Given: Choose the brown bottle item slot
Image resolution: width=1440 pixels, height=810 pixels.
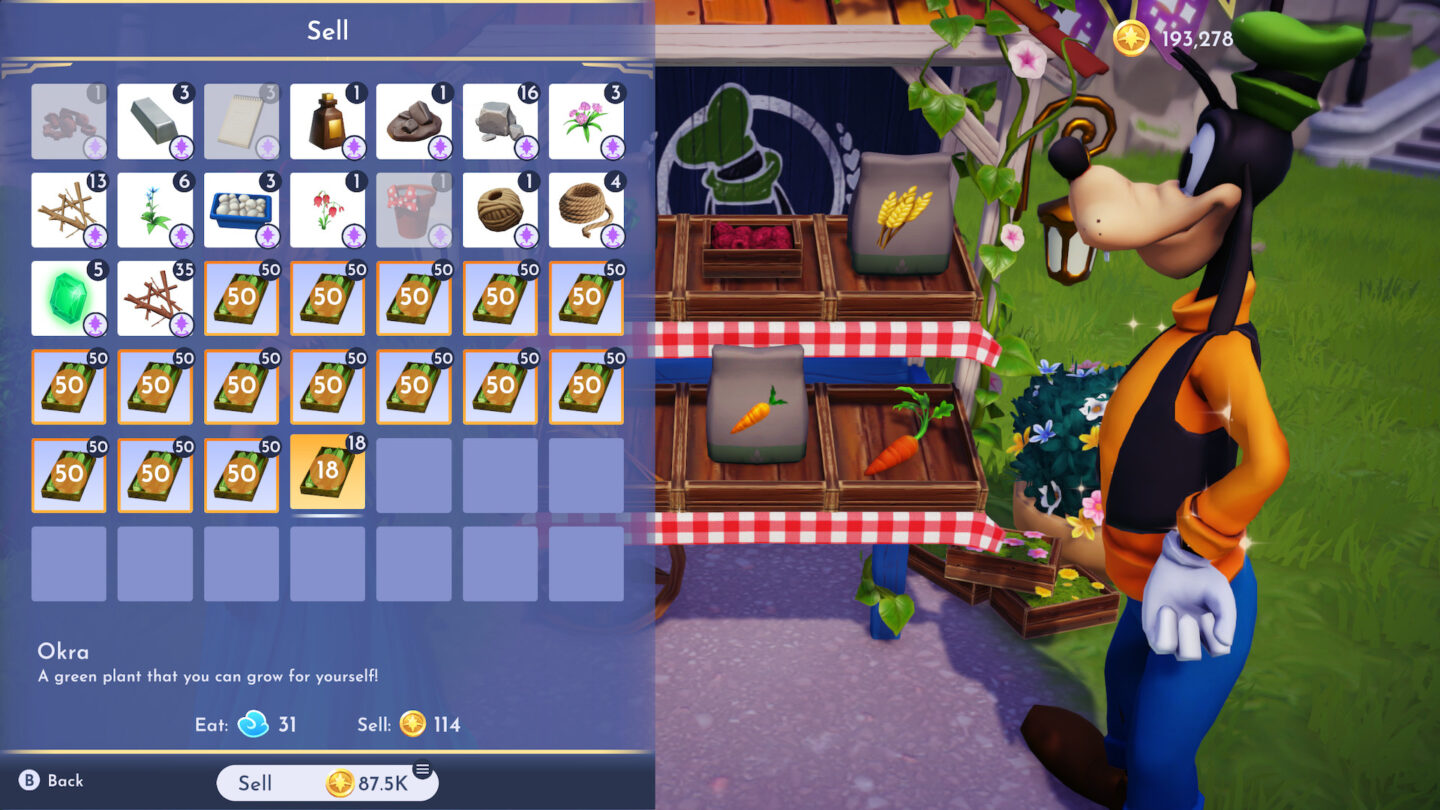Looking at the screenshot, I should pos(327,122).
